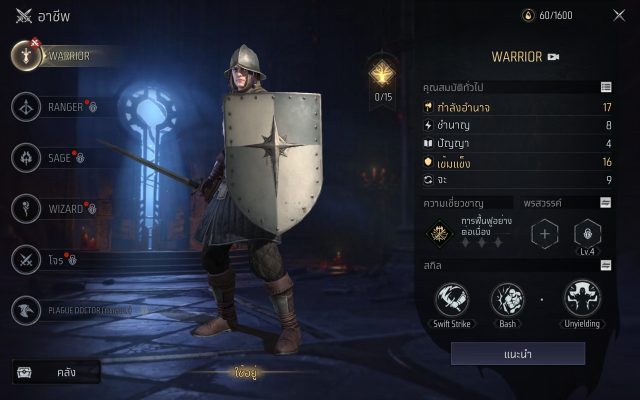Open the specialization perk icon
The height and width of the screenshot is (400, 640).
click(437, 234)
